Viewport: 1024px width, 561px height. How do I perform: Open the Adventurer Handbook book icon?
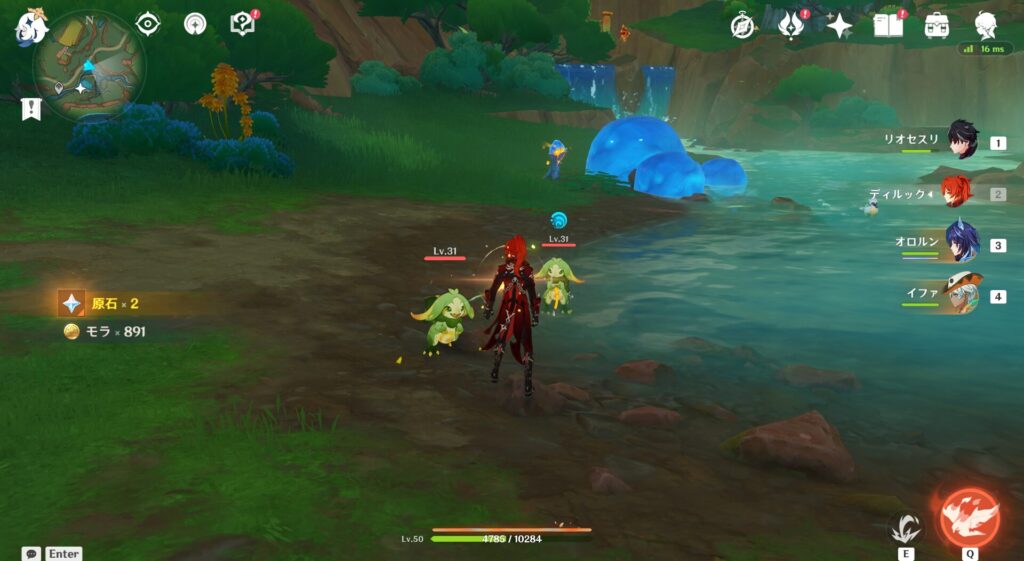pyautogui.click(x=888, y=26)
